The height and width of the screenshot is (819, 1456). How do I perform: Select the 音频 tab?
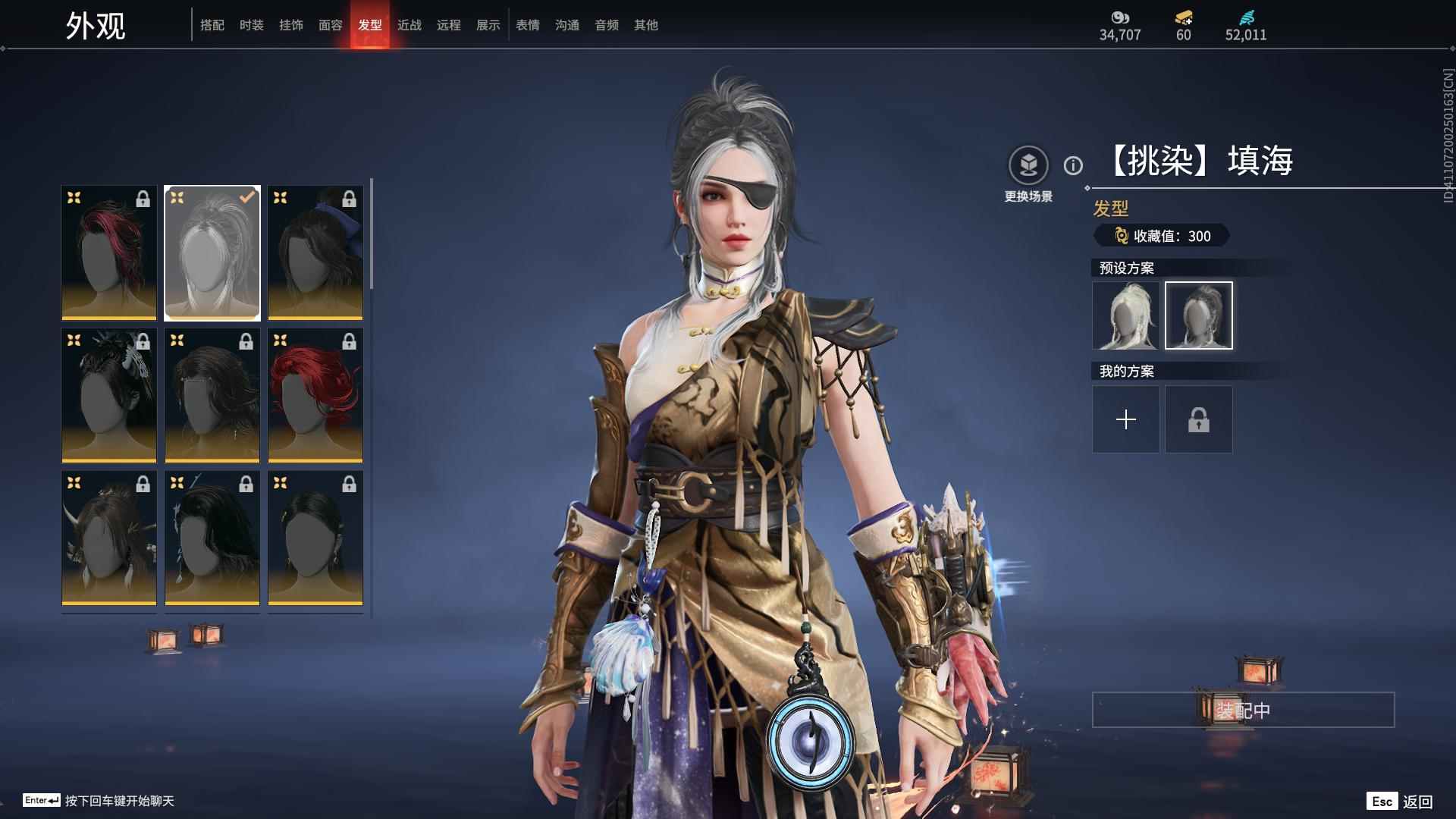tap(607, 25)
